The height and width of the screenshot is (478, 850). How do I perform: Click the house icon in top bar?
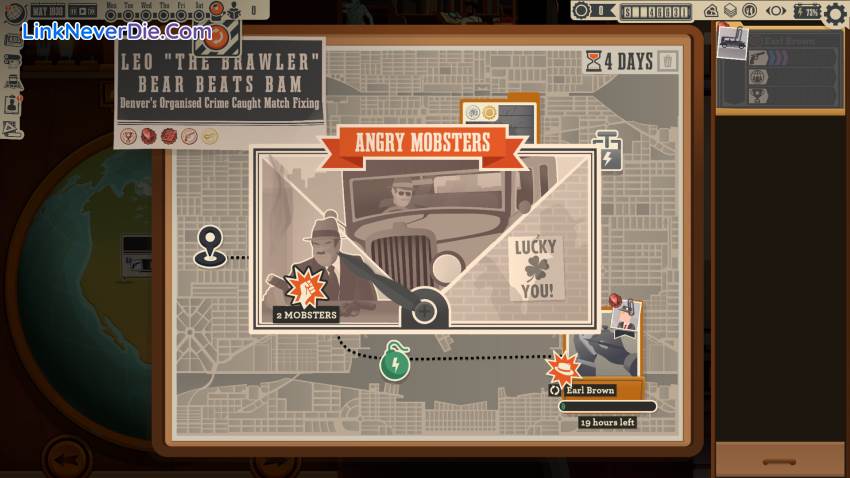point(711,12)
